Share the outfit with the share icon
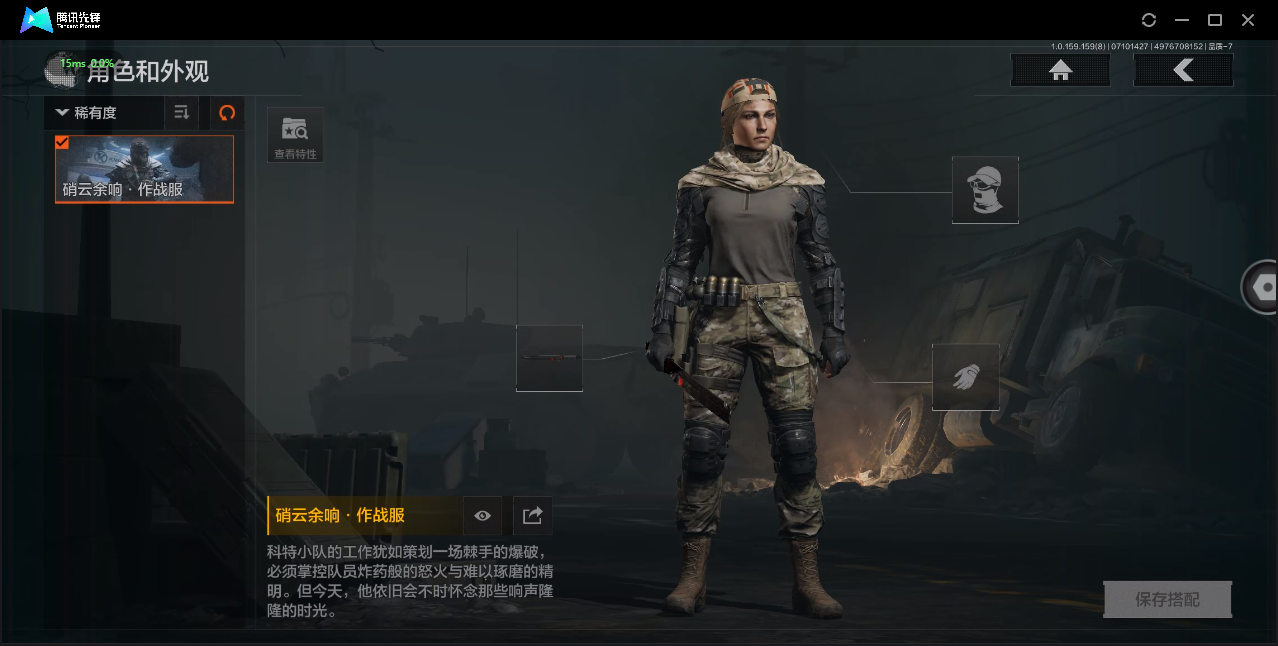The image size is (1278, 646). [532, 516]
